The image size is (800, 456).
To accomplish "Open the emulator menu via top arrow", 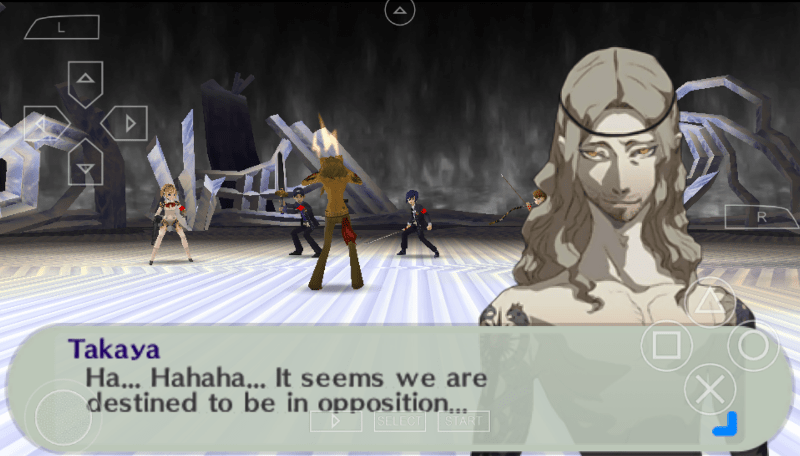I will coord(399,12).
